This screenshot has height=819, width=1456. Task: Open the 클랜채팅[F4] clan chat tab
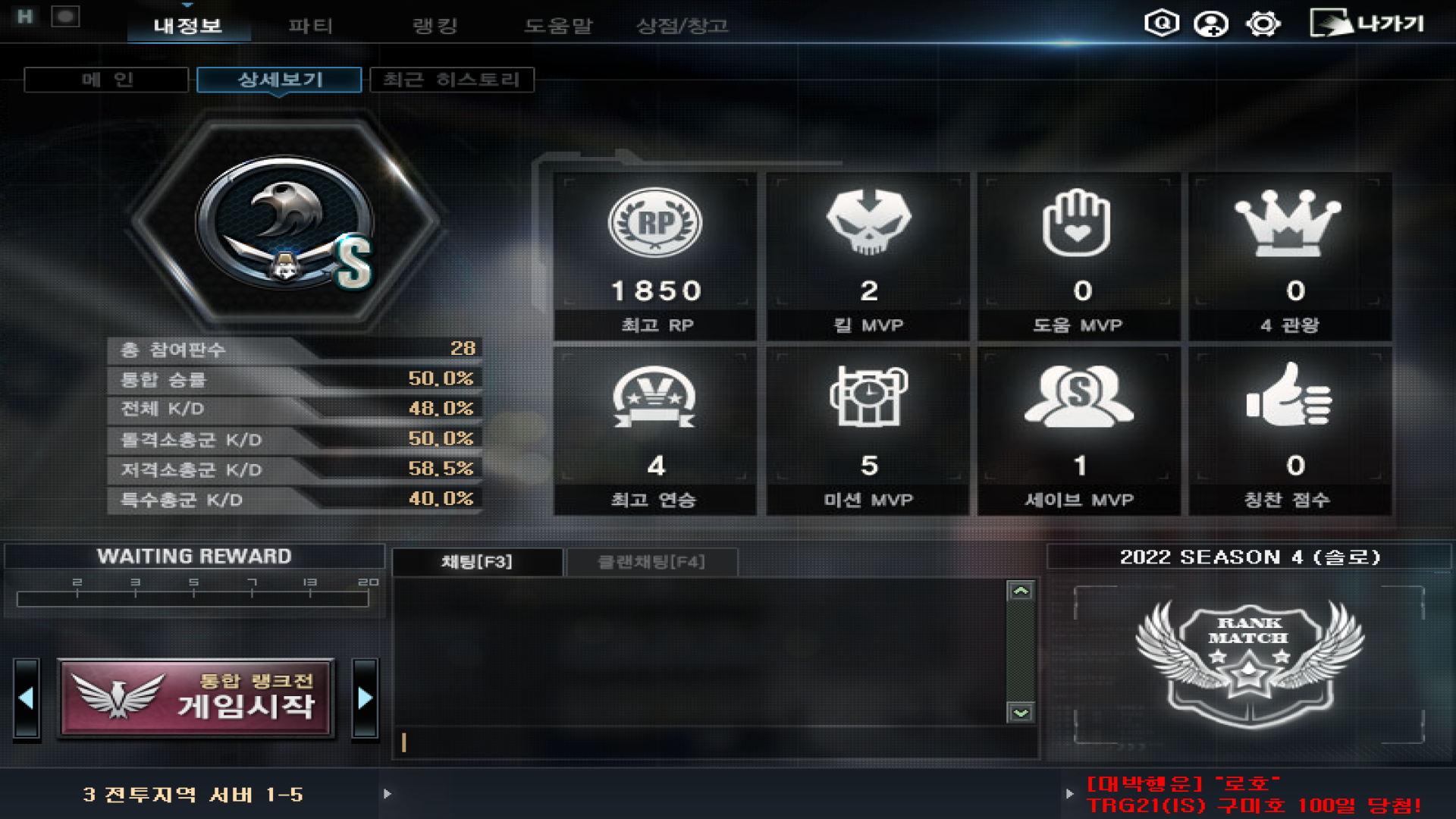[651, 562]
